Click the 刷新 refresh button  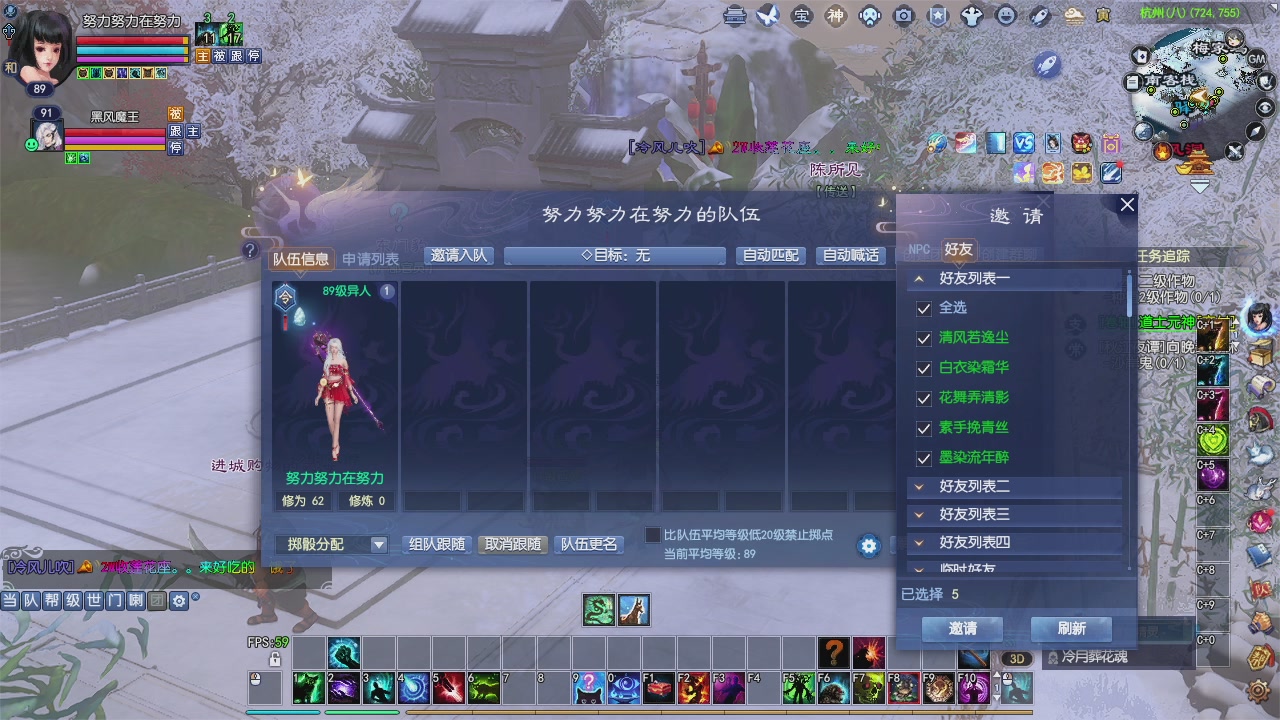(1072, 629)
